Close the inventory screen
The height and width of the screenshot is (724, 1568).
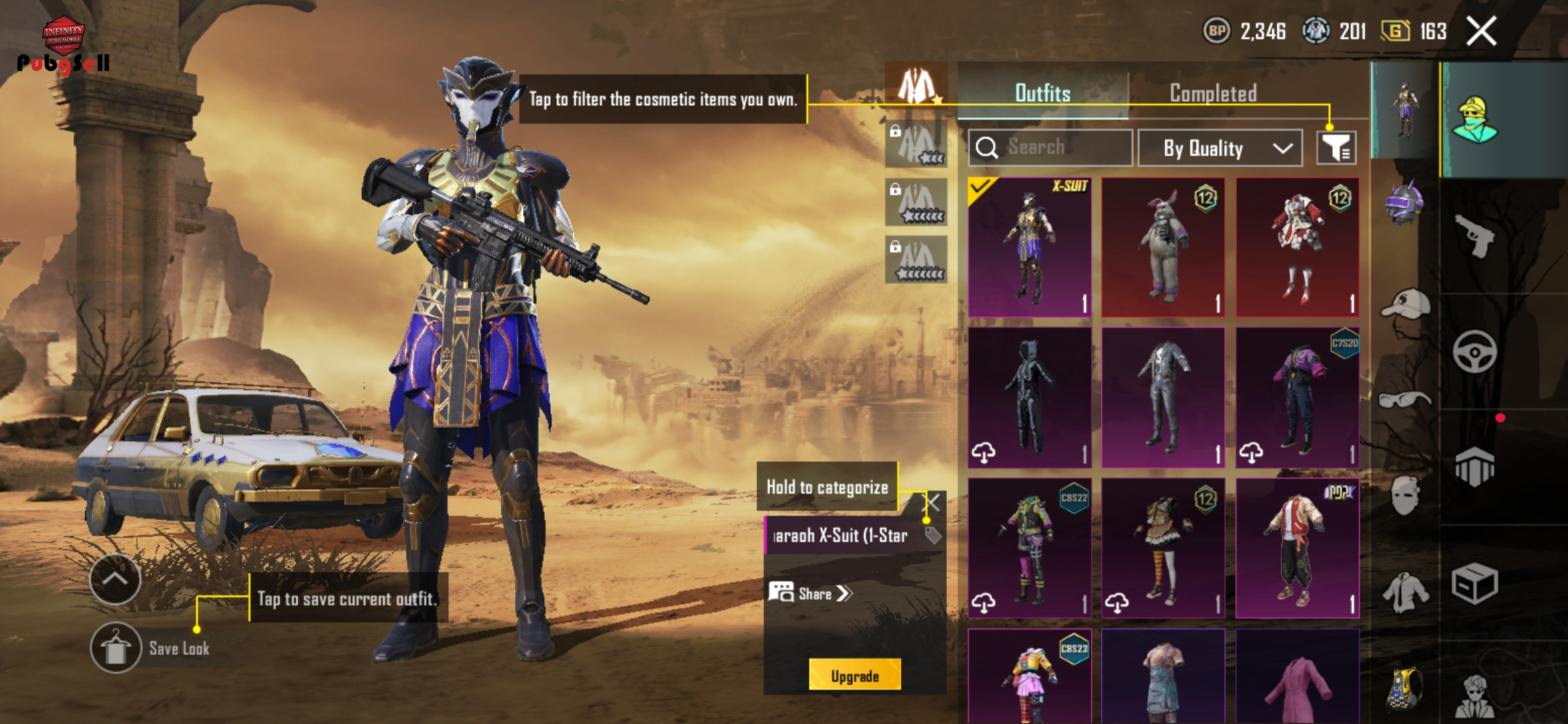point(1481,32)
